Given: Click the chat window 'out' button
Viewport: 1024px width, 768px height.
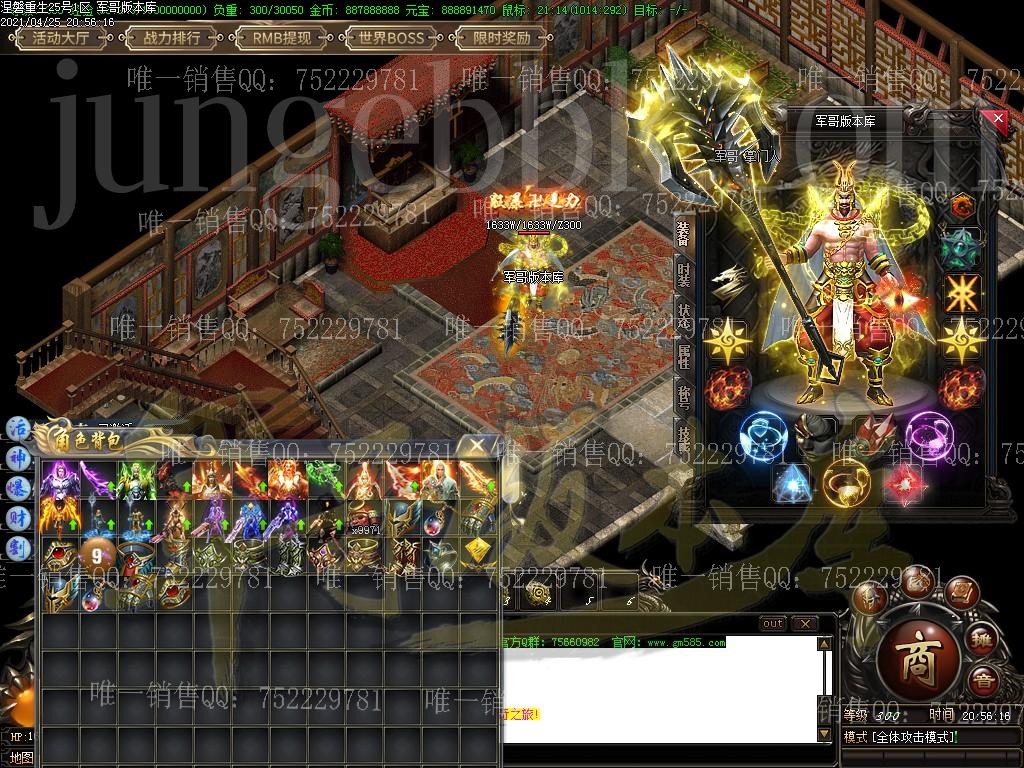Looking at the screenshot, I should [772, 624].
